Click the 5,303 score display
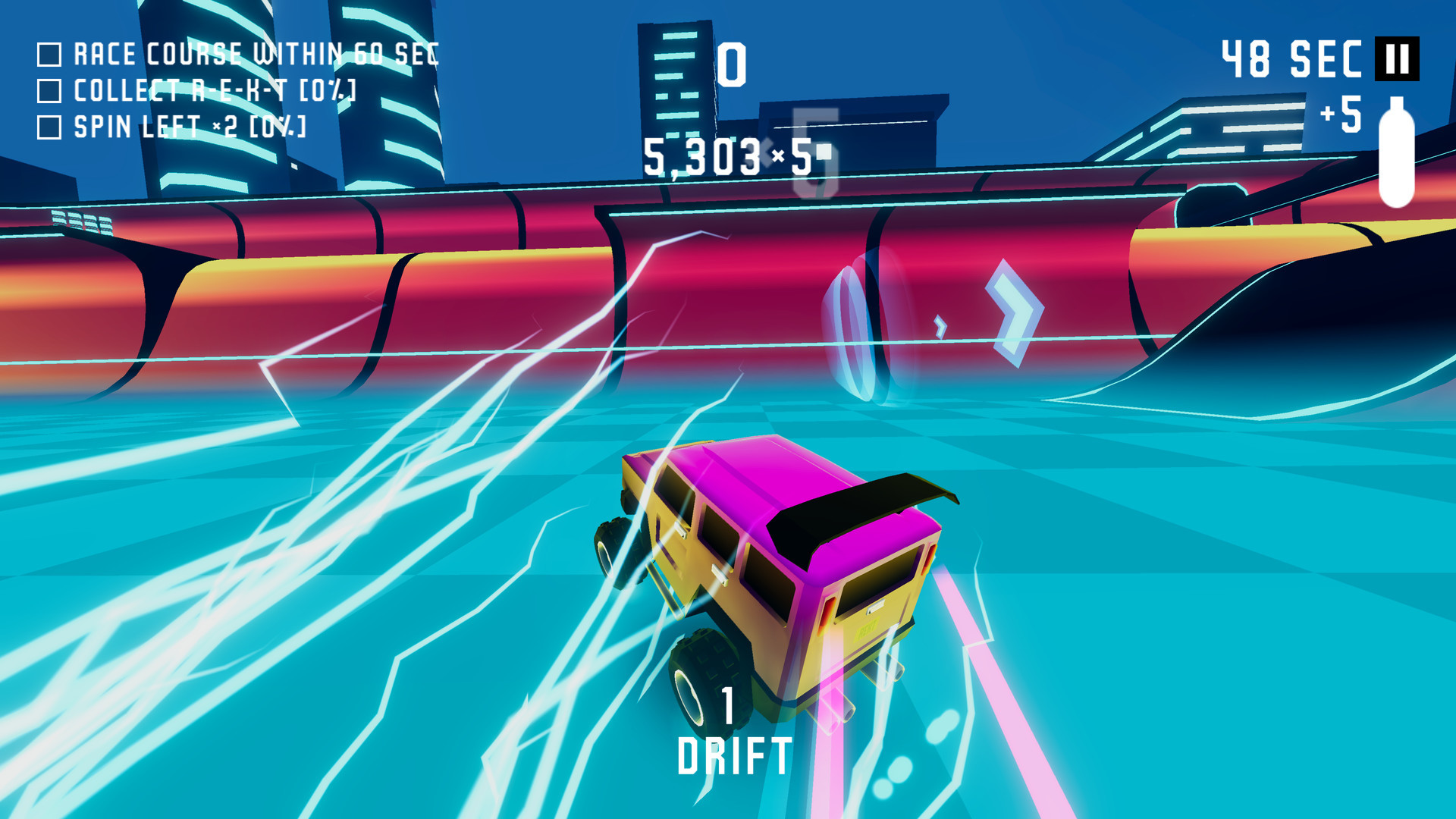The image size is (1456, 819). point(705,158)
